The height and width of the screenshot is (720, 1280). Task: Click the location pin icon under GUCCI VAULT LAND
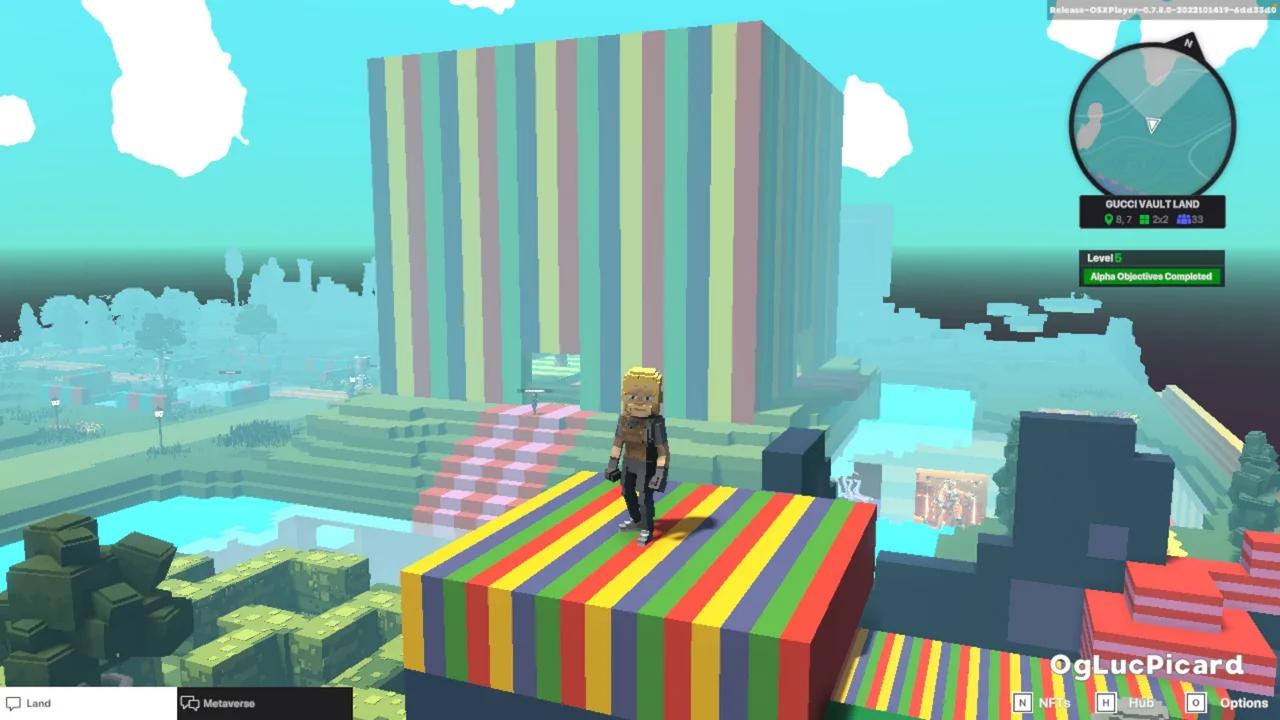[1108, 218]
